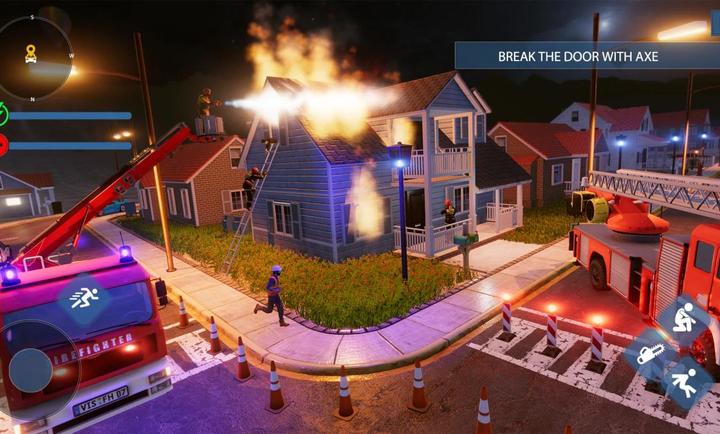Tap the sprint running-man button
The image size is (720, 434).
(x=84, y=296)
